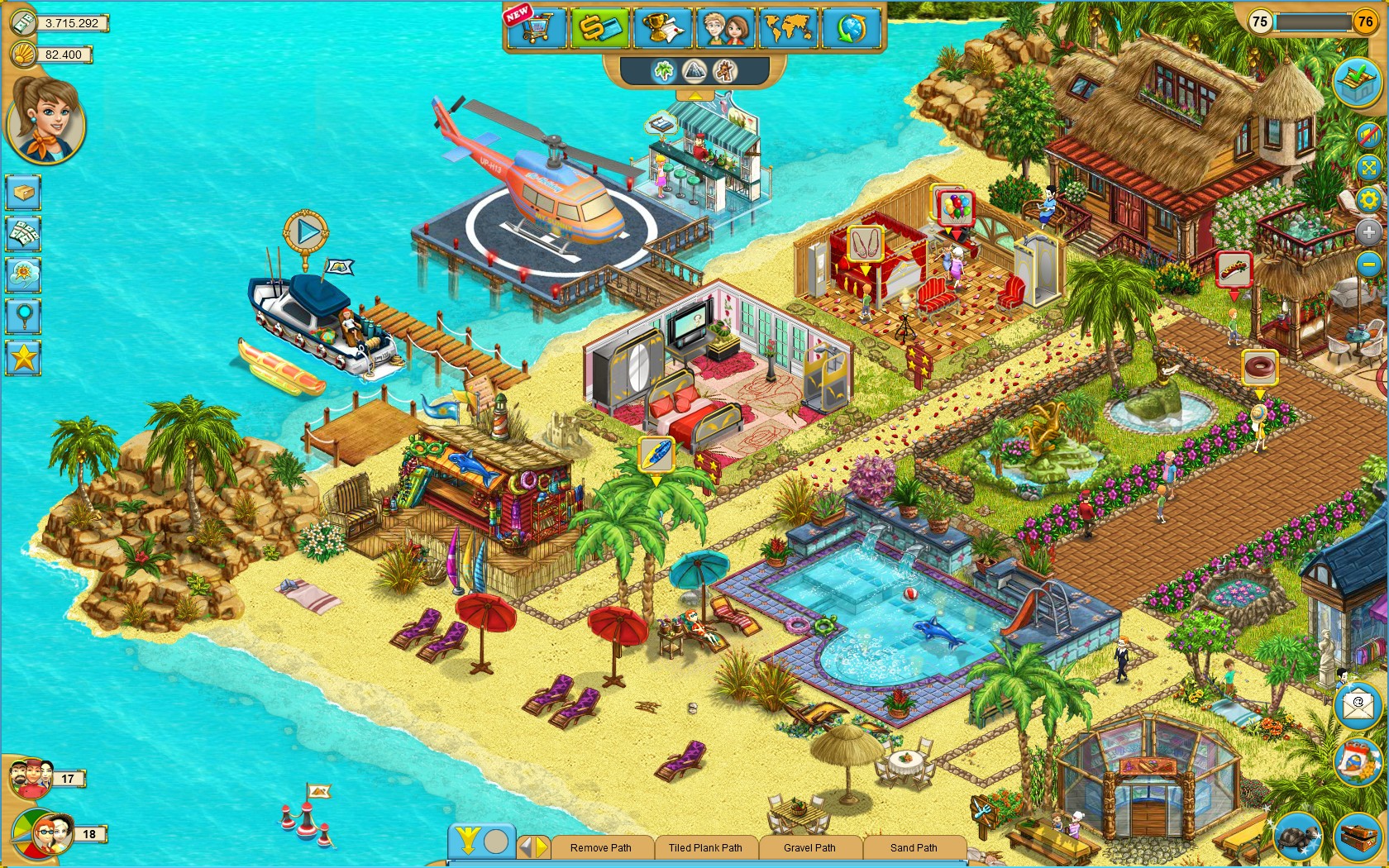
Task: Switch to the giraffe island tab
Action: pyautogui.click(x=723, y=72)
